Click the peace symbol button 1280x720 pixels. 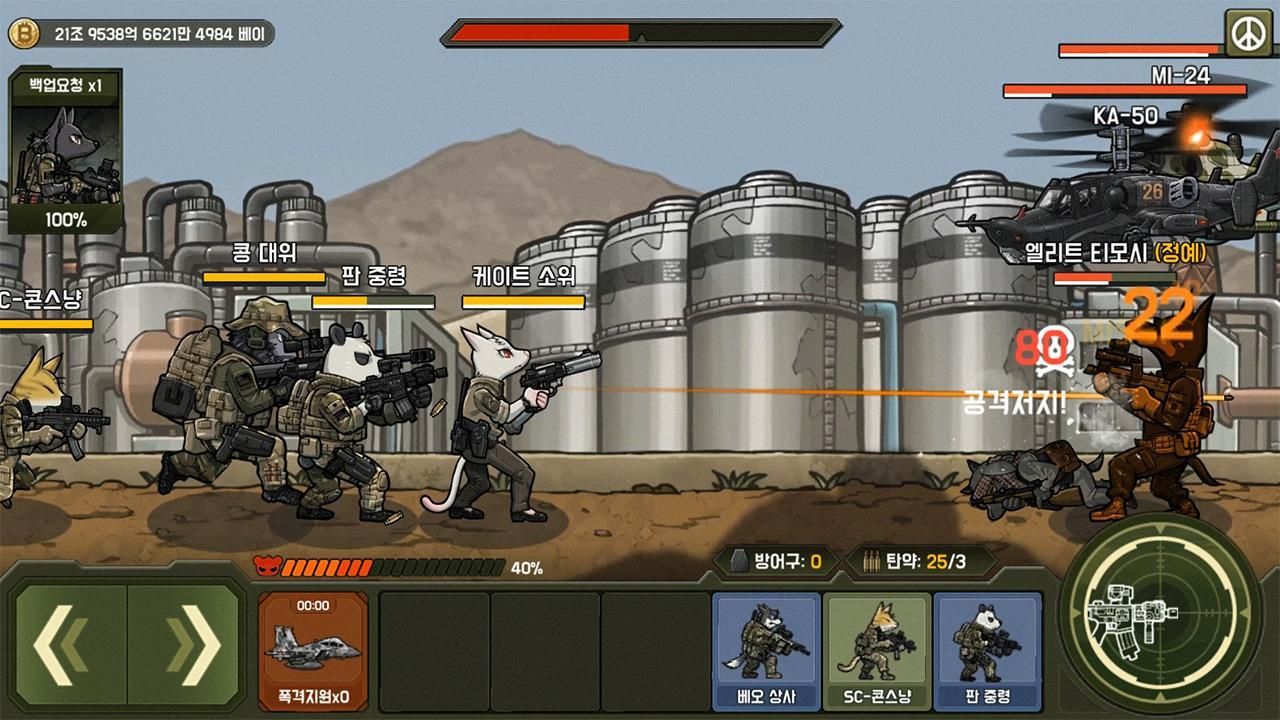[x=1244, y=34]
